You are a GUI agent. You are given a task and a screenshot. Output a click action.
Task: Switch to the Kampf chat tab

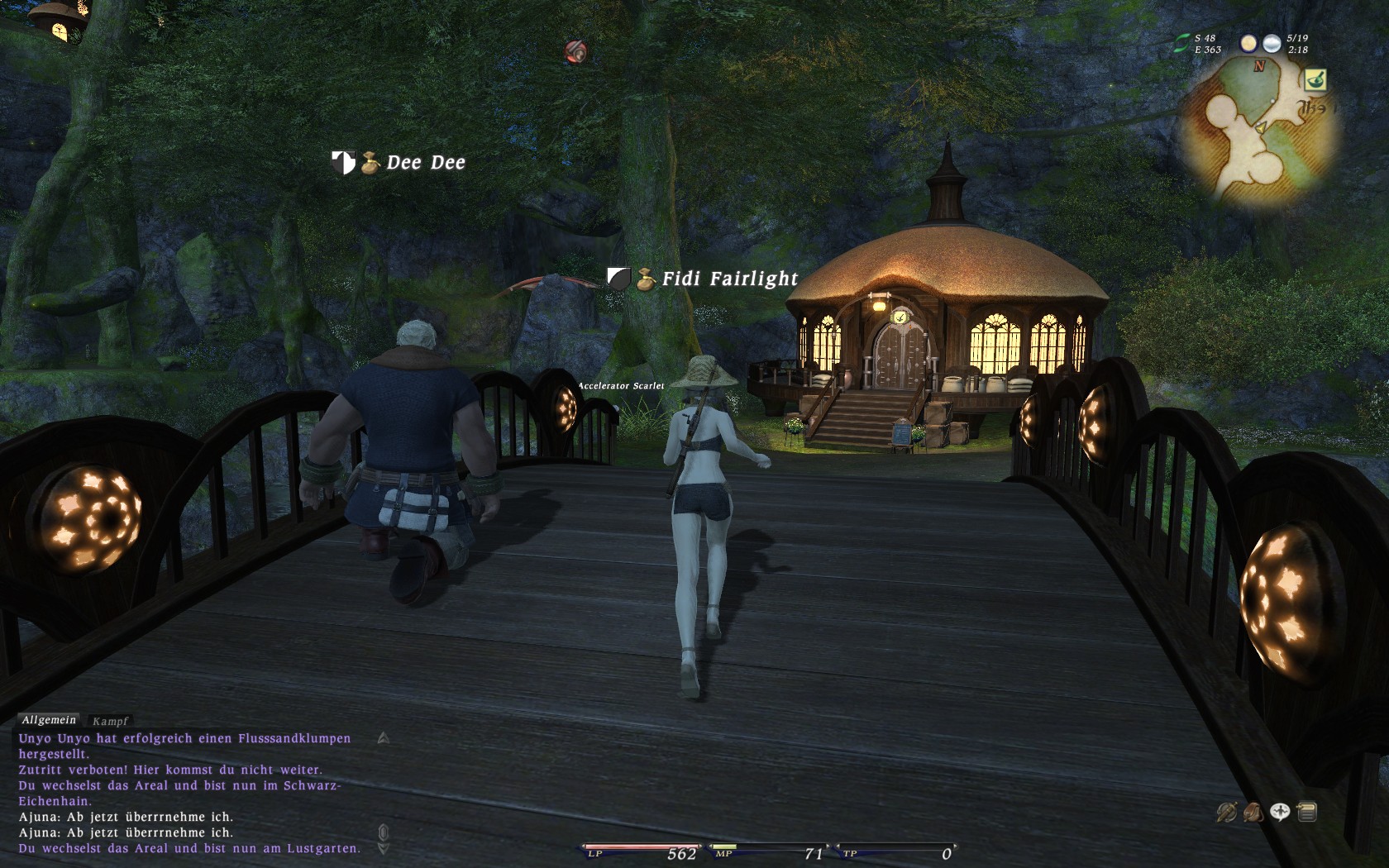[110, 721]
